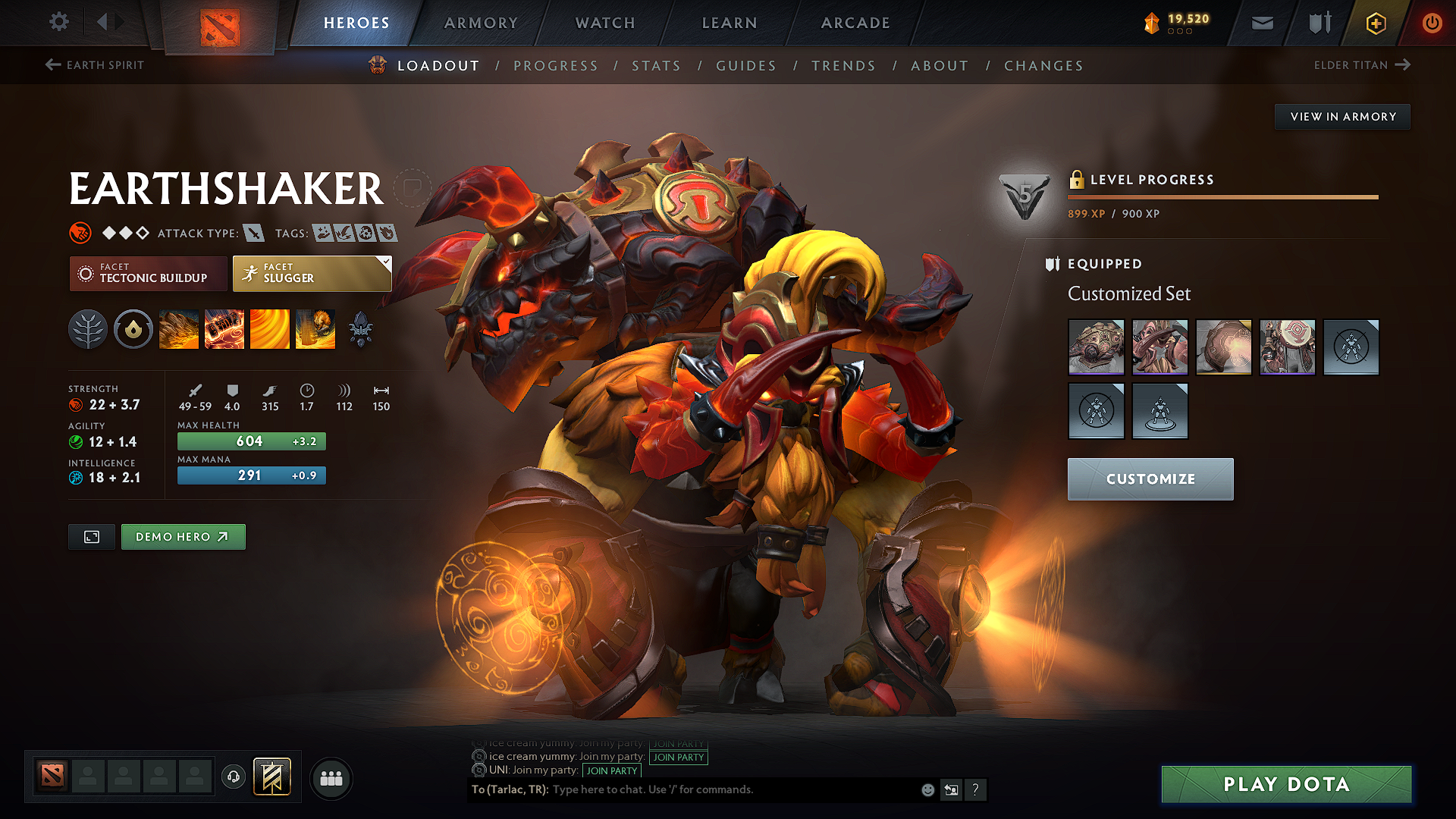Screen dimensions: 1456x819
Task: Click the DEMO HERO button
Action: pos(183,536)
